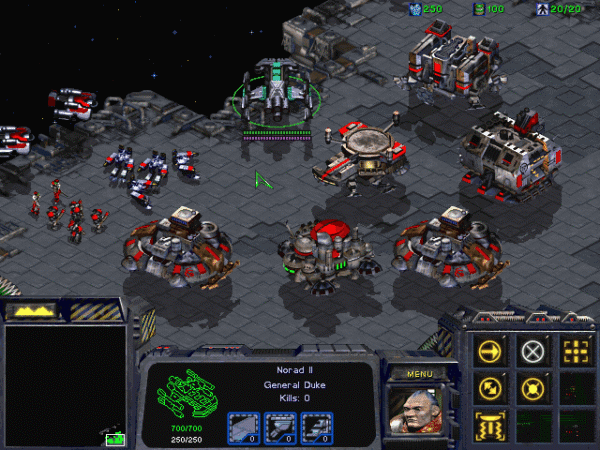Activate the Patrol command
600x450 pixels.
[x=490, y=387]
